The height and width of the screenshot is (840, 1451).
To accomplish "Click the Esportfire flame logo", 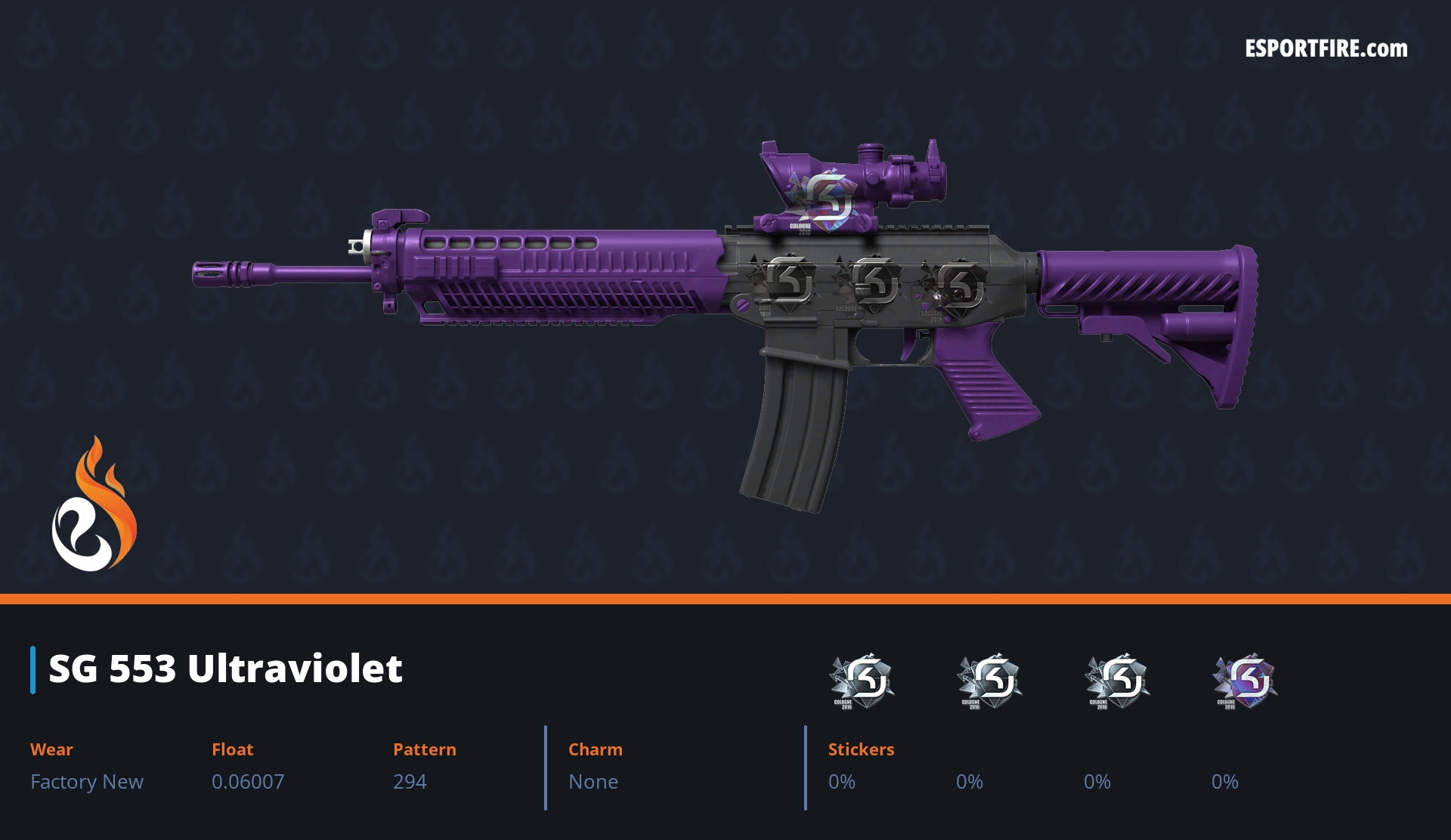I will coord(94,505).
